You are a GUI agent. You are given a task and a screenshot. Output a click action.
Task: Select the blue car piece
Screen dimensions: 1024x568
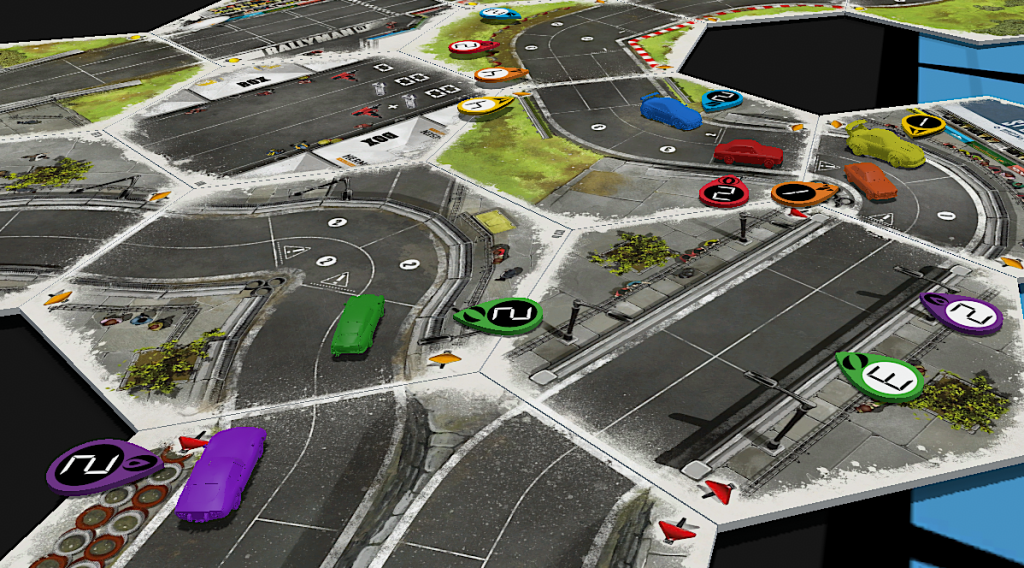tap(670, 111)
